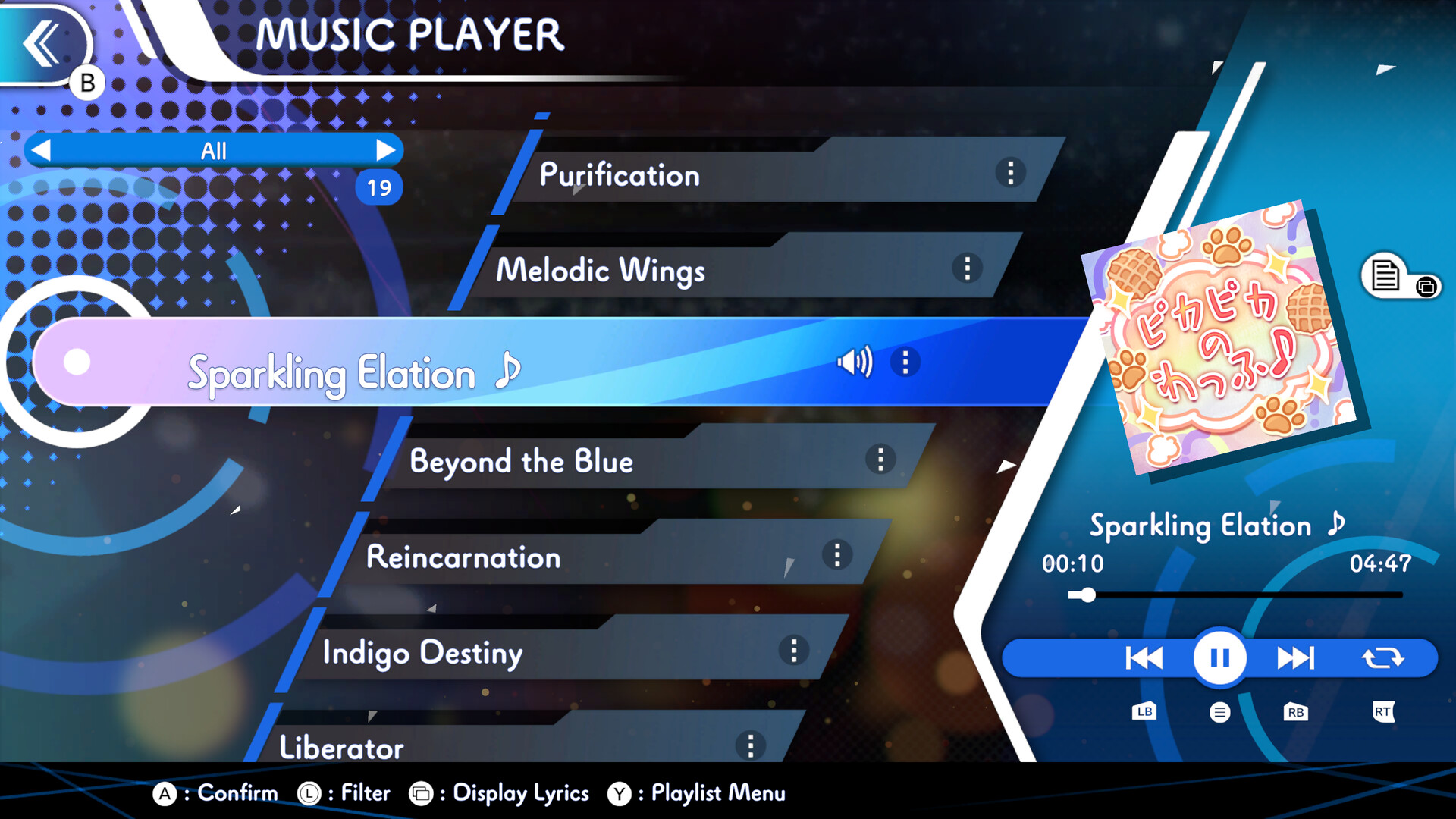Pause the currently playing song
Image resolution: width=1456 pixels, height=819 pixels.
click(x=1219, y=657)
